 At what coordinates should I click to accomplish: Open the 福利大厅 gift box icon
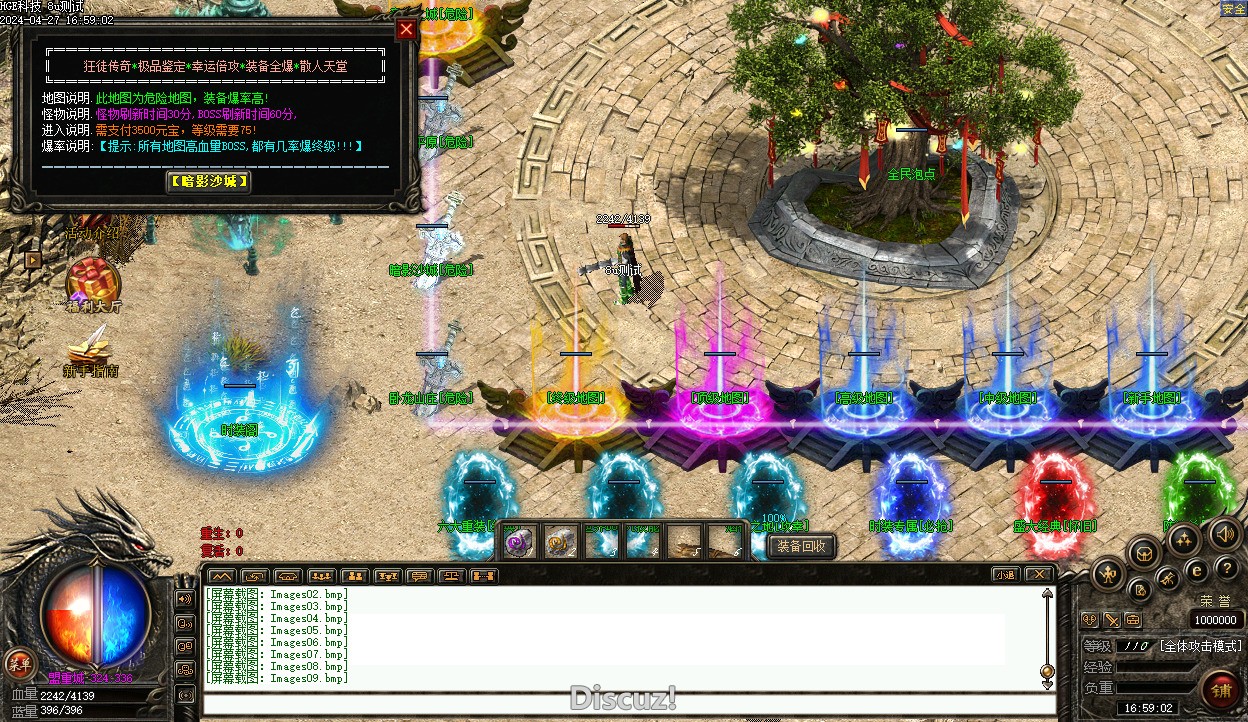click(94, 280)
